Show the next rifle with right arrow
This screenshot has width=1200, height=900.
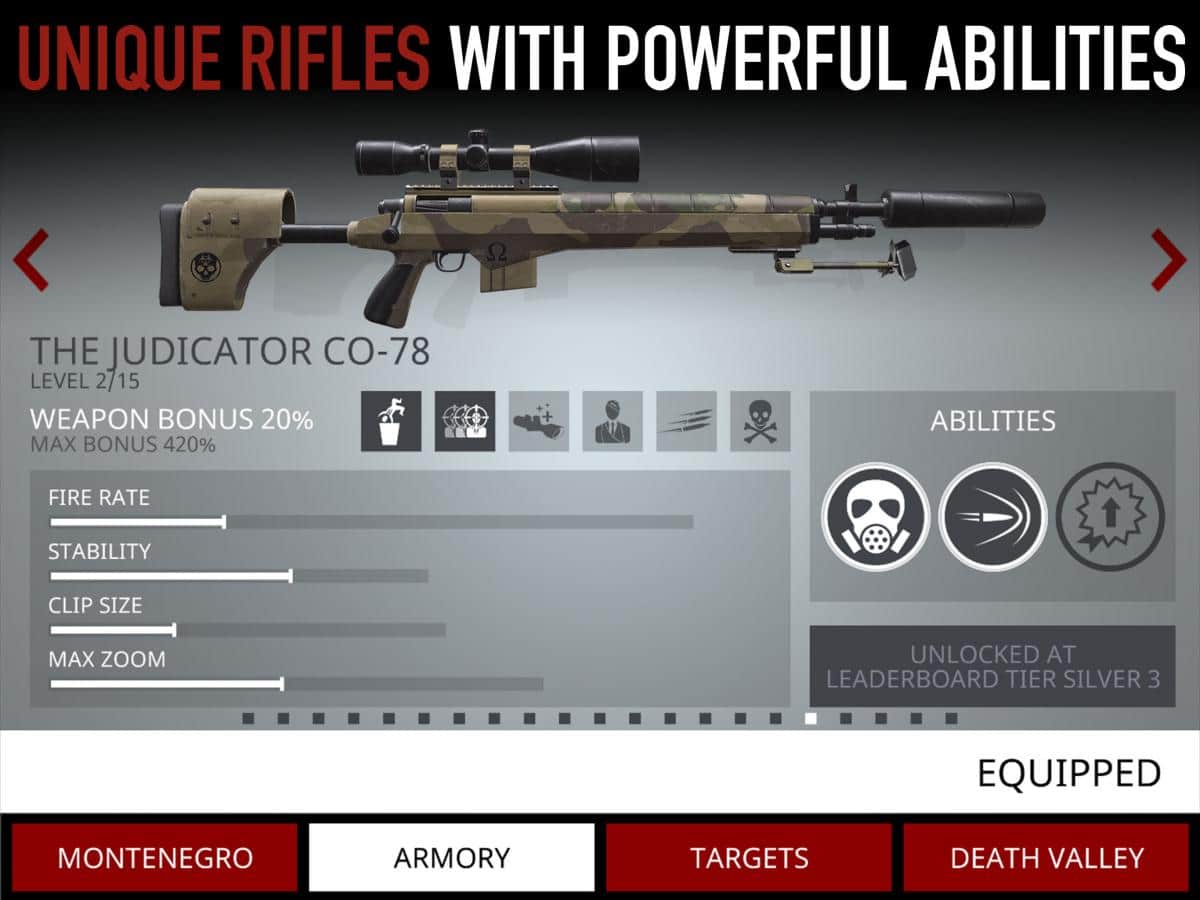[x=1168, y=260]
